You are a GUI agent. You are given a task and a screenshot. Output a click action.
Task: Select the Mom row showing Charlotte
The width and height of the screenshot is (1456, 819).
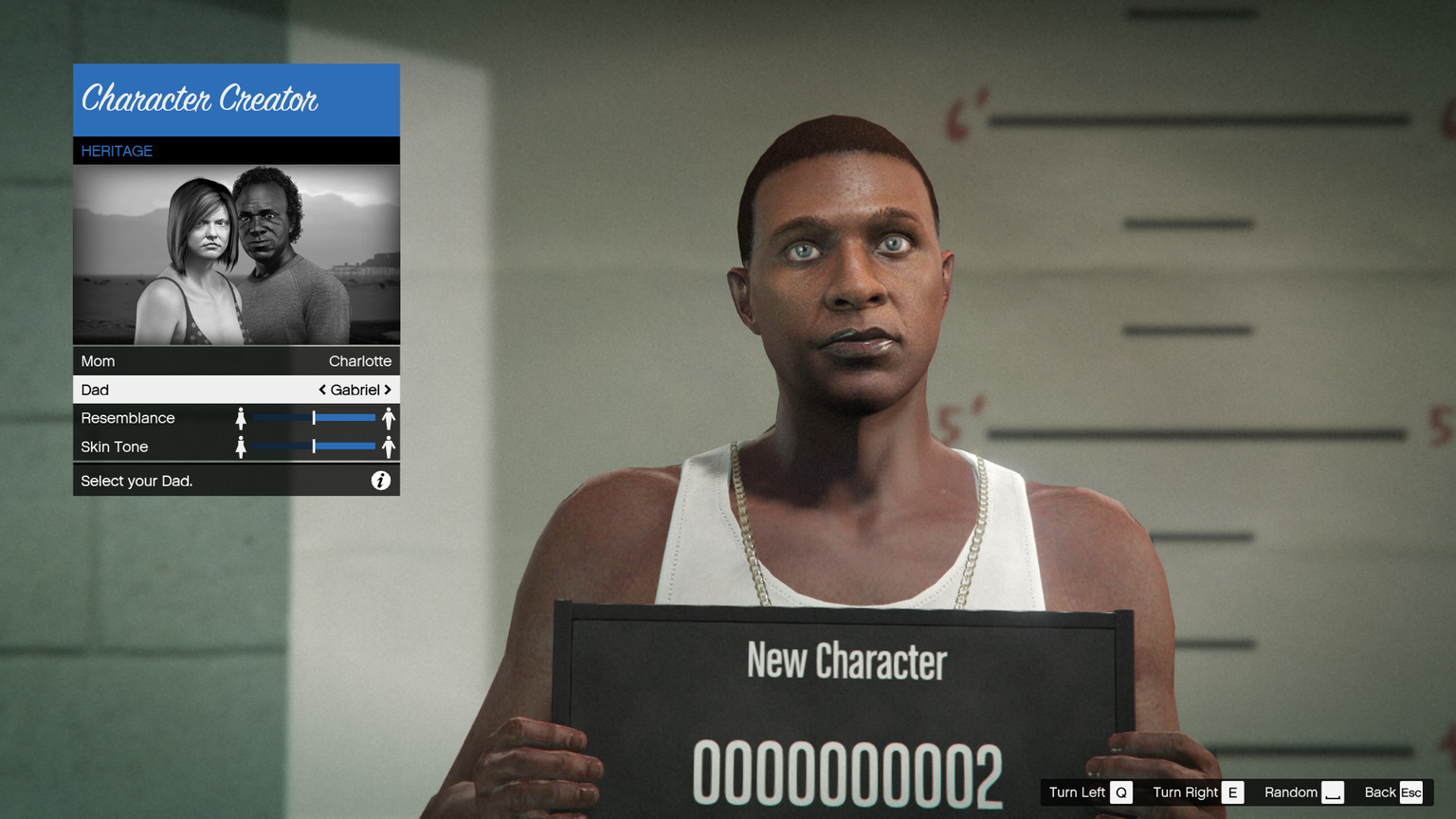tap(236, 361)
